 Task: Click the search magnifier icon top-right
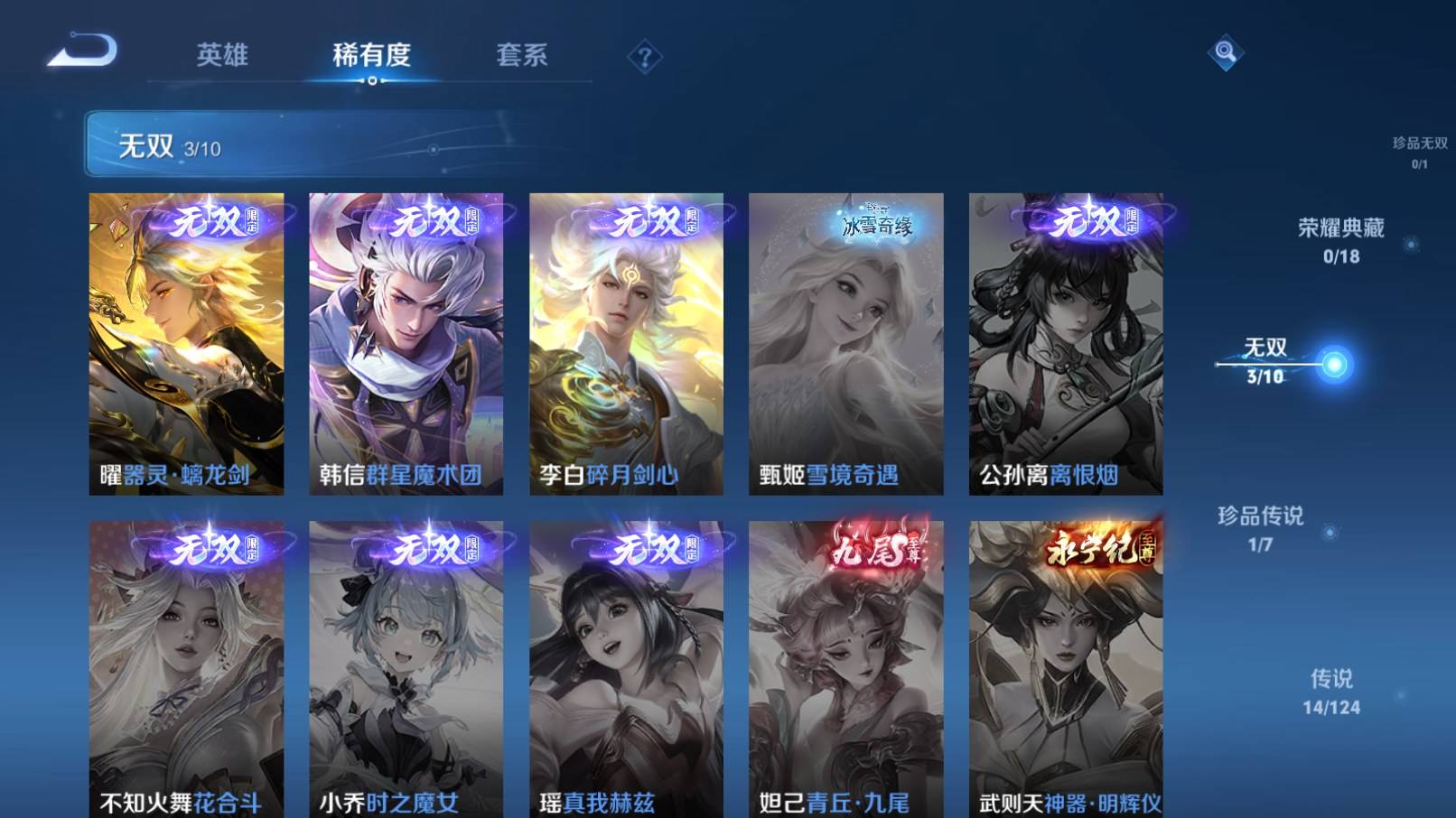point(1226,56)
